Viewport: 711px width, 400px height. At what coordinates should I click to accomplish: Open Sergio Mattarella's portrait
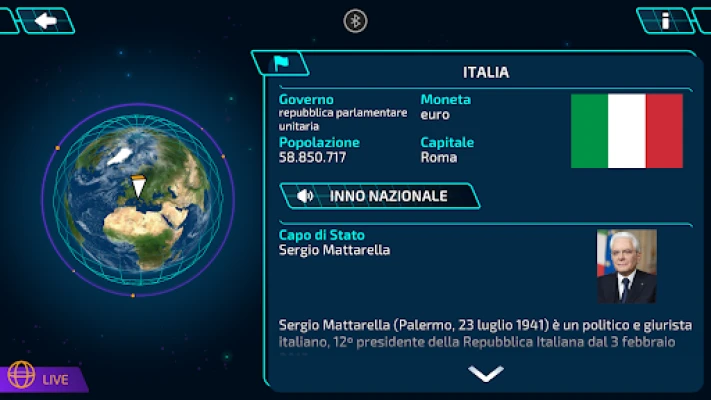[626, 266]
